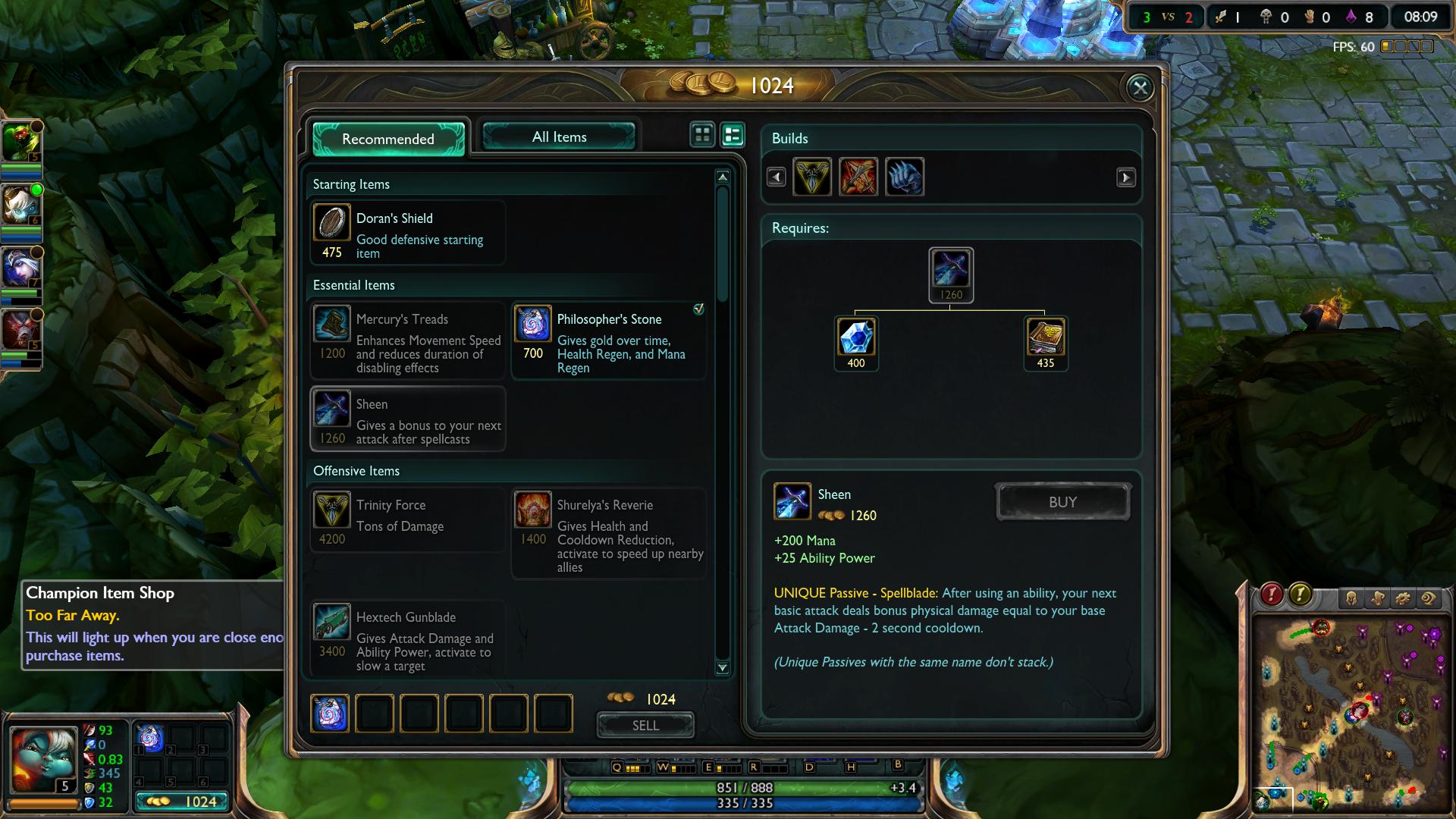Image resolution: width=1456 pixels, height=819 pixels.
Task: Select the 435 gold tome component
Action: pos(1046,337)
